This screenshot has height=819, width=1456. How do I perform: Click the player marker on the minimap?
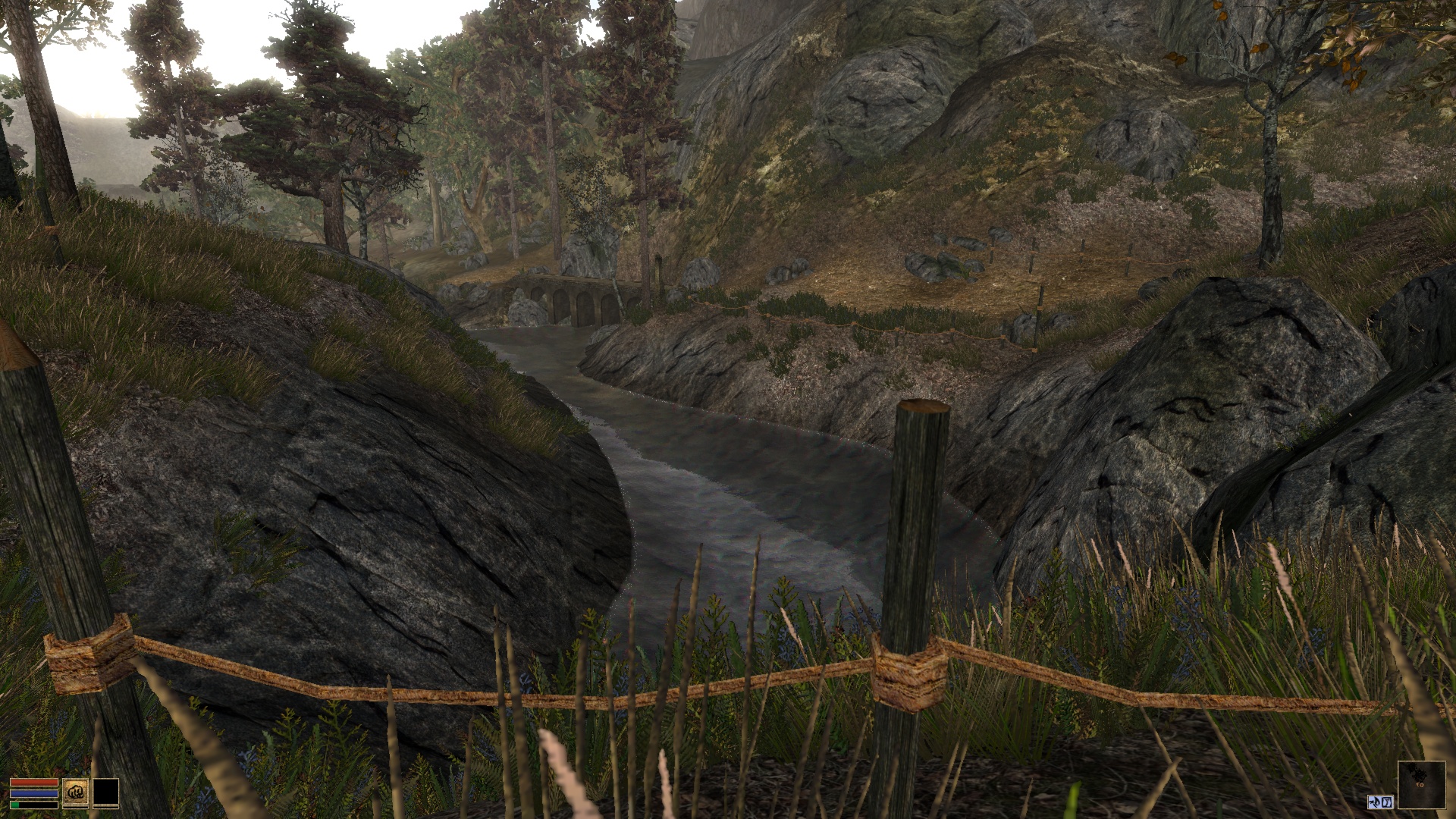(1420, 785)
